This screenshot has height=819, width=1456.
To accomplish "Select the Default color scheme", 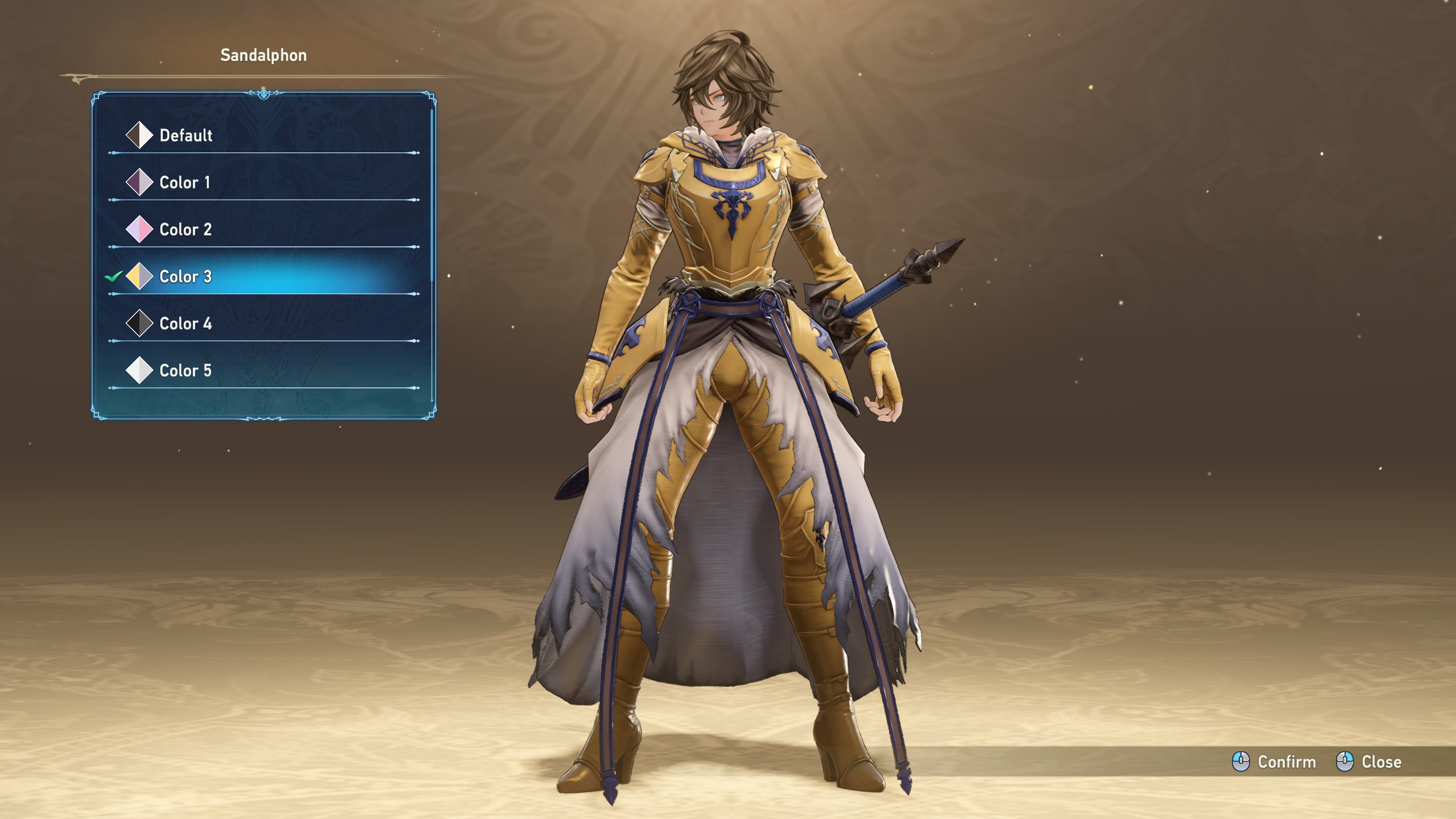I will point(185,135).
